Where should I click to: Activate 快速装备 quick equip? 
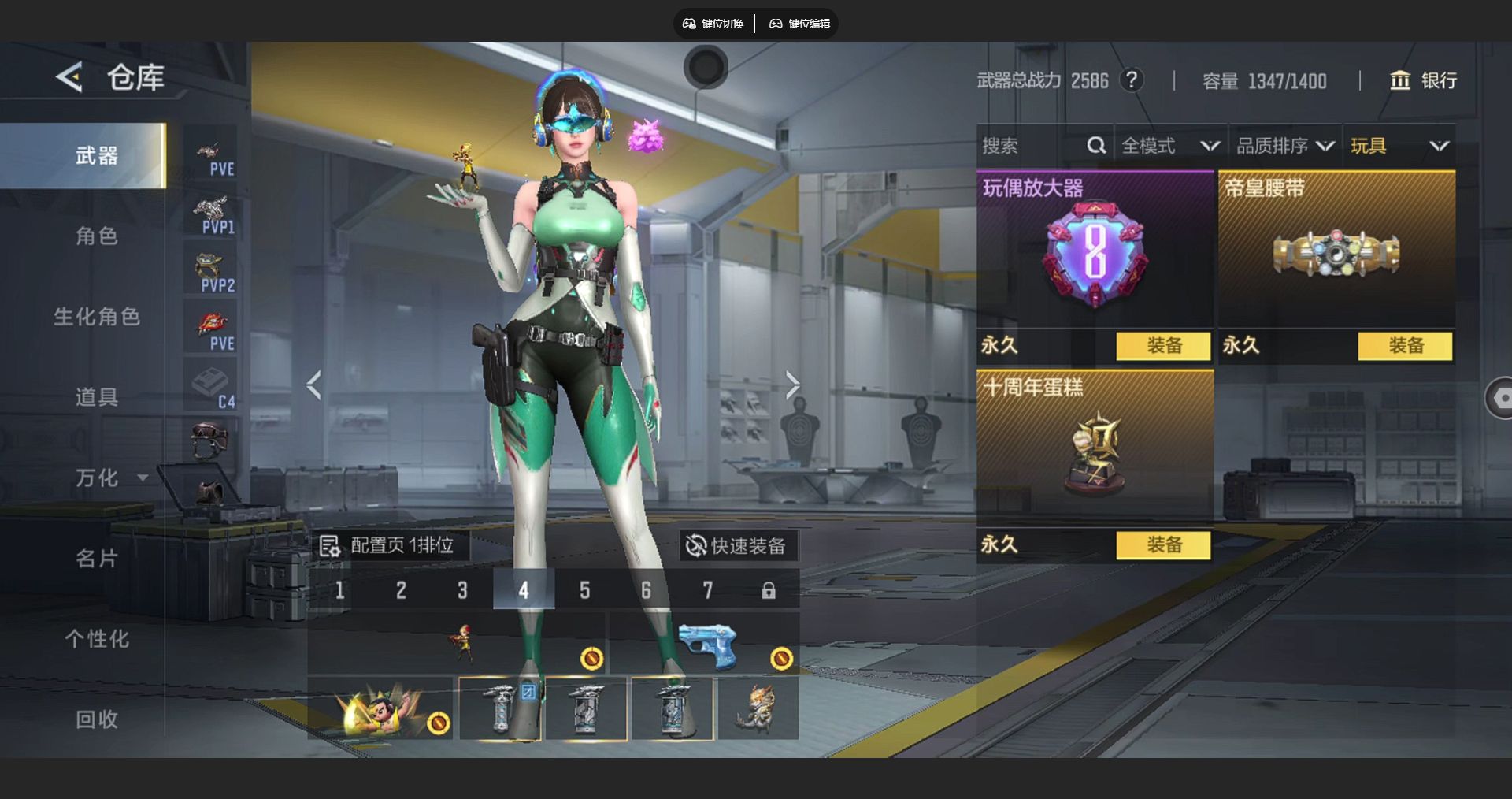[736, 546]
